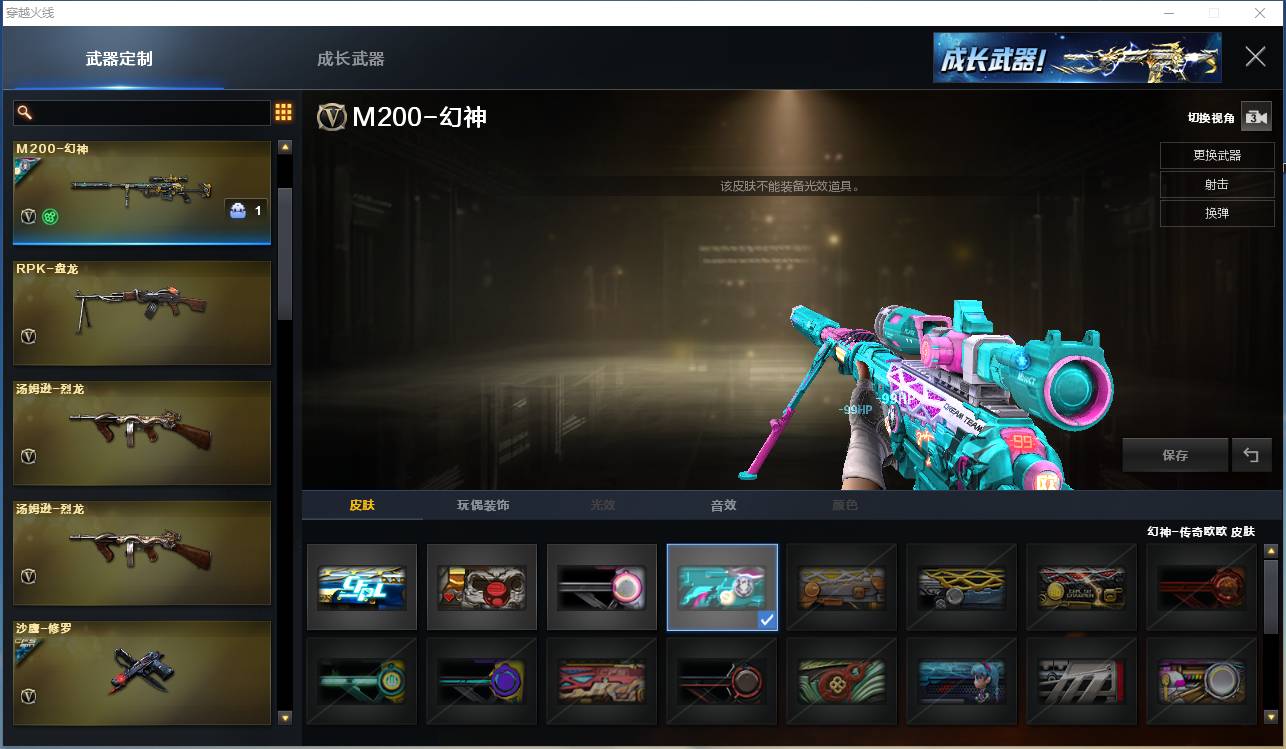The height and width of the screenshot is (749, 1286).
Task: Test fire with the 射击 button
Action: coord(1217,185)
